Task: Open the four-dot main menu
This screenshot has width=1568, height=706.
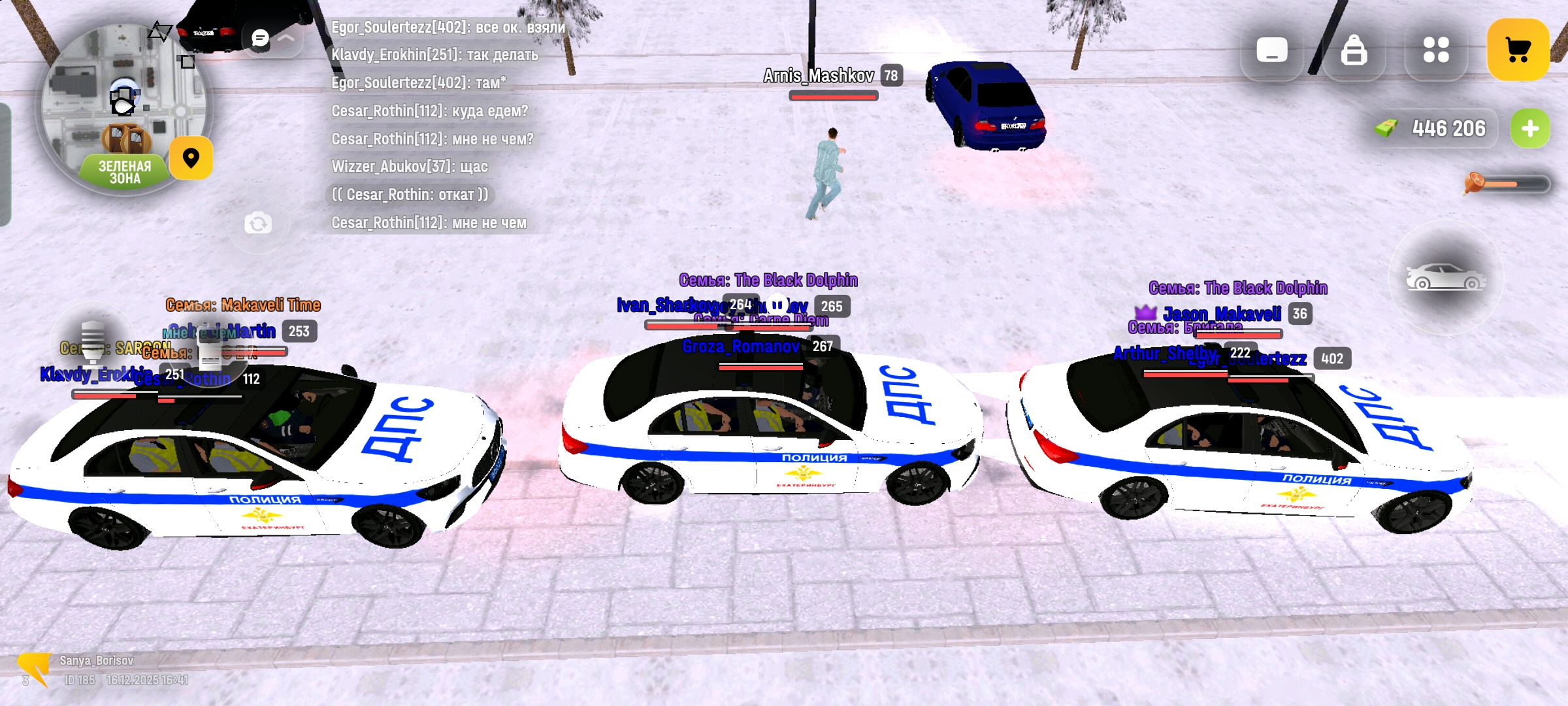Action: (x=1436, y=50)
